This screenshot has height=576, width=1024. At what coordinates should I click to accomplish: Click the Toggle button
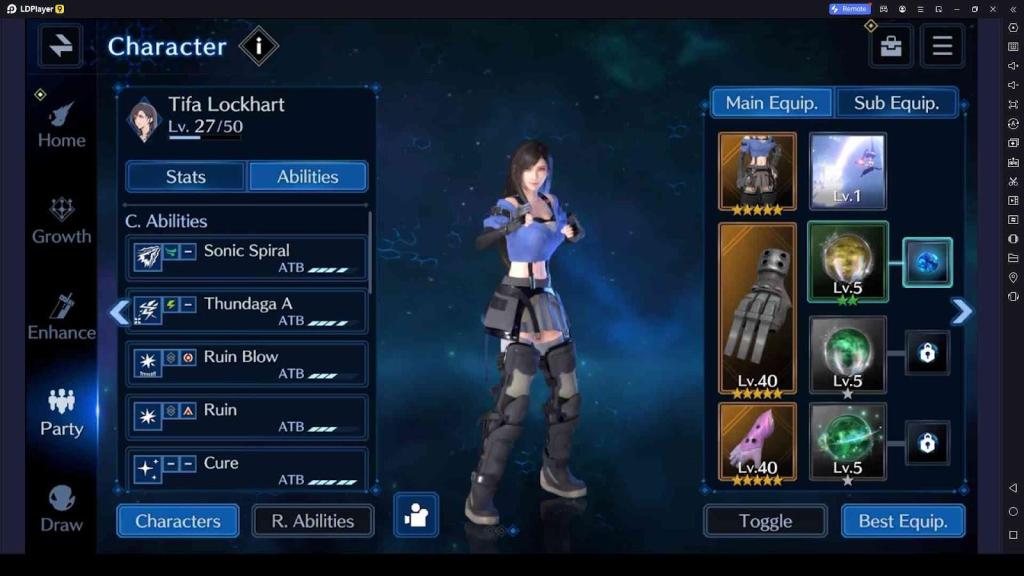tap(765, 521)
